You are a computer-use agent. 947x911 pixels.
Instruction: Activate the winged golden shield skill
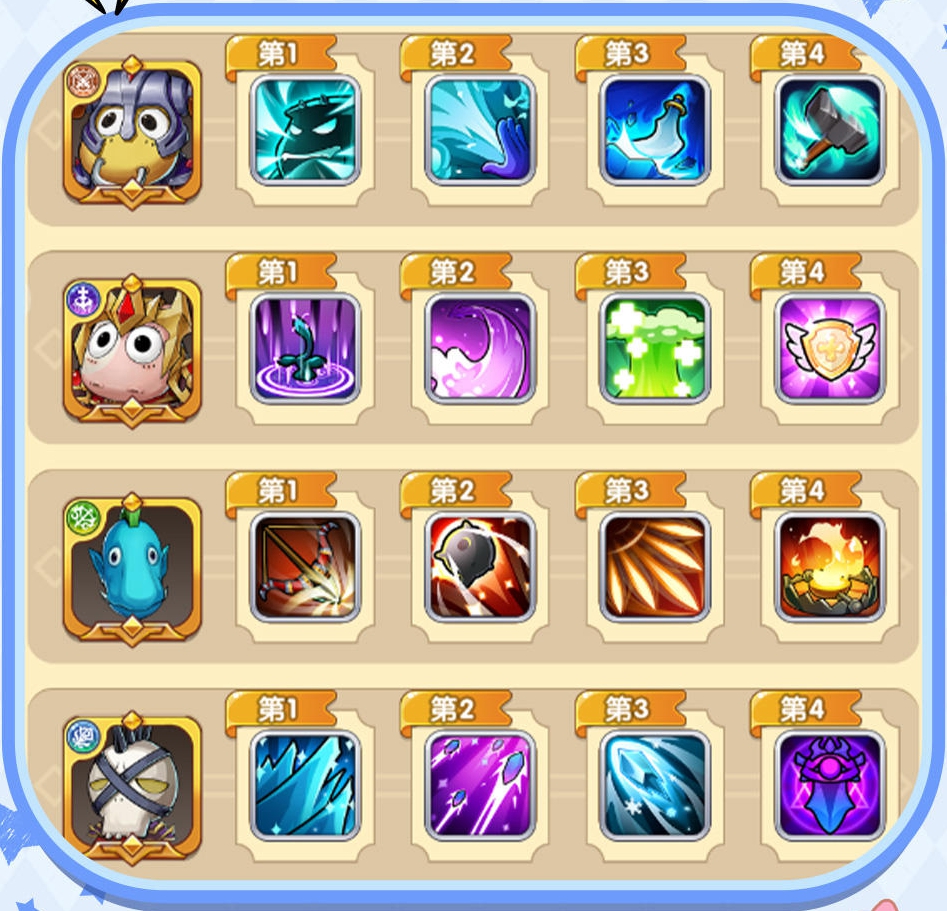coord(830,348)
